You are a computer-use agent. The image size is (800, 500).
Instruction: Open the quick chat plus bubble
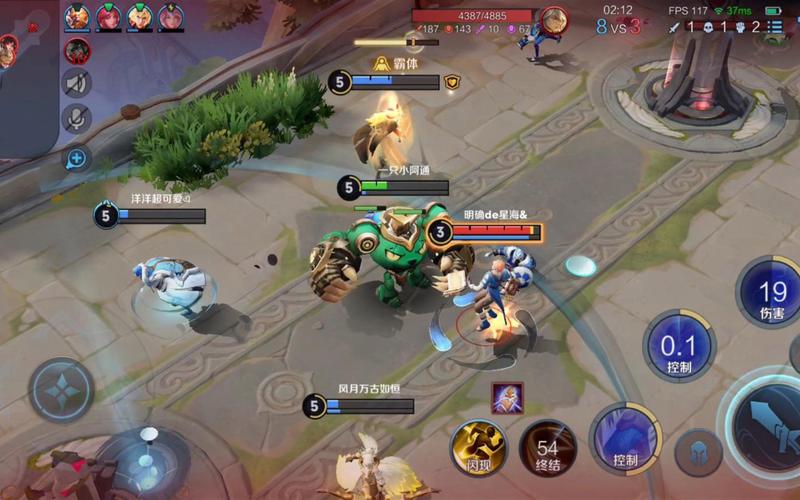pos(76,157)
